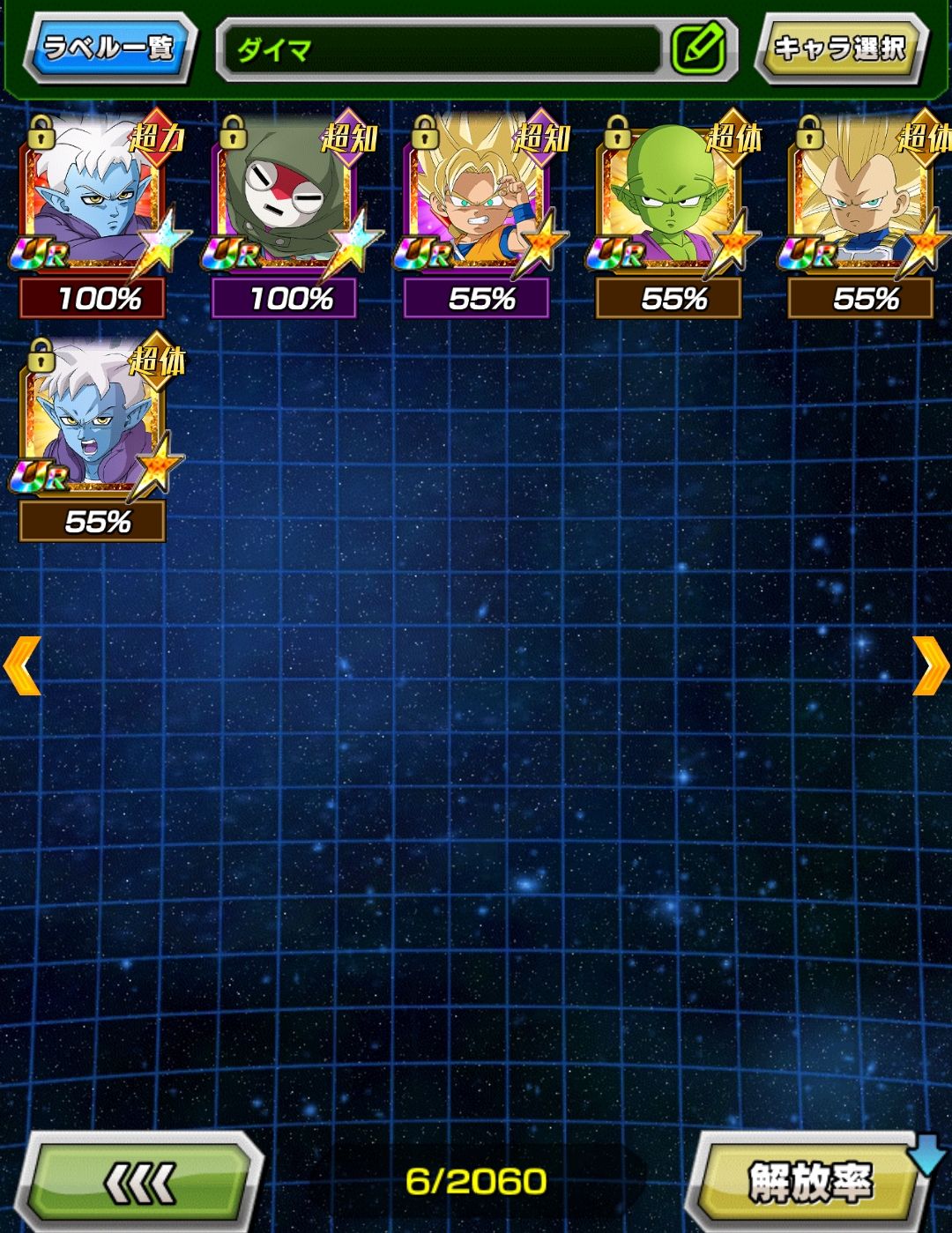The image size is (952, 1233).
Task: Go to the next page arrow
Action: 929,666
